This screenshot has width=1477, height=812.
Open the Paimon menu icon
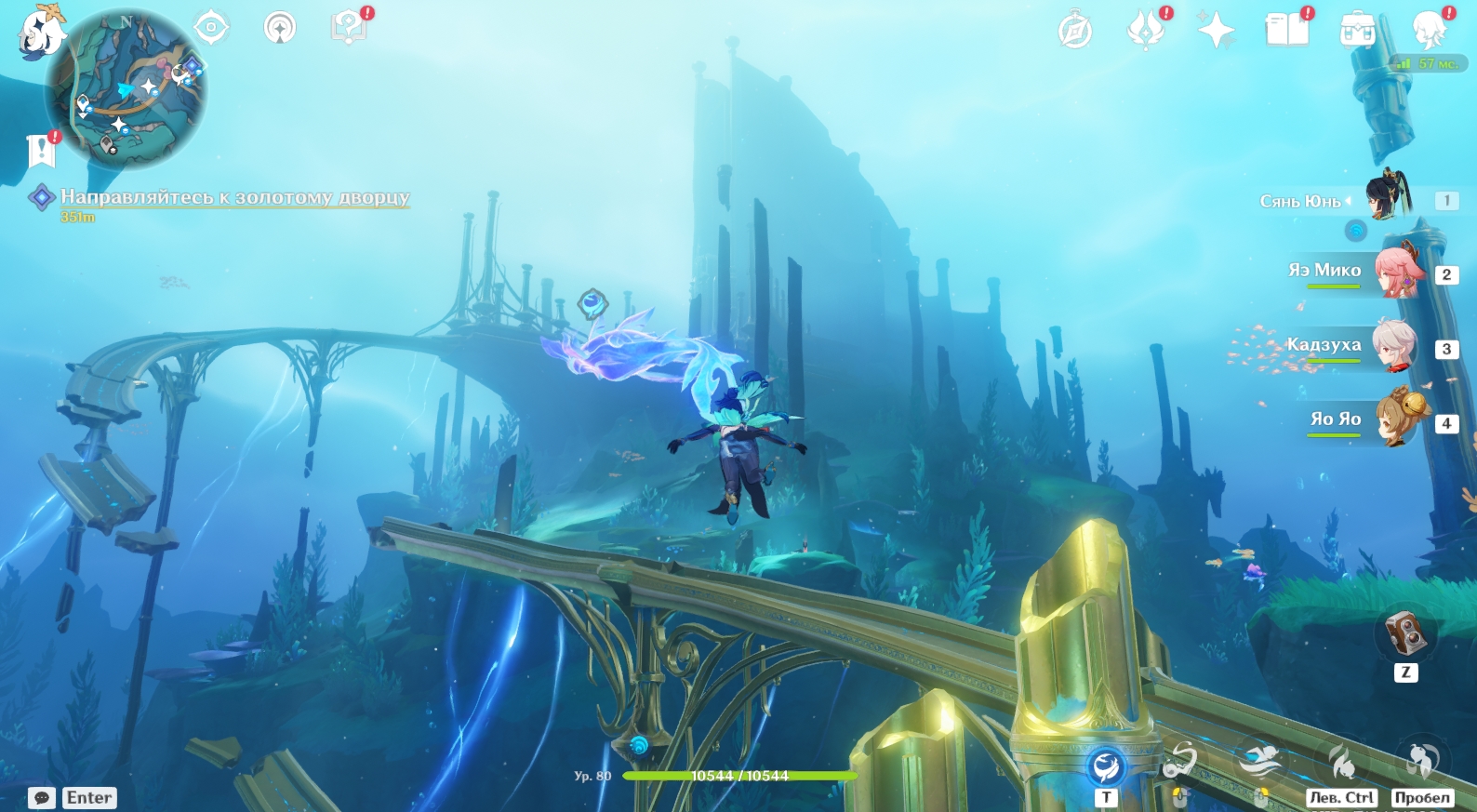pyautogui.click(x=41, y=32)
